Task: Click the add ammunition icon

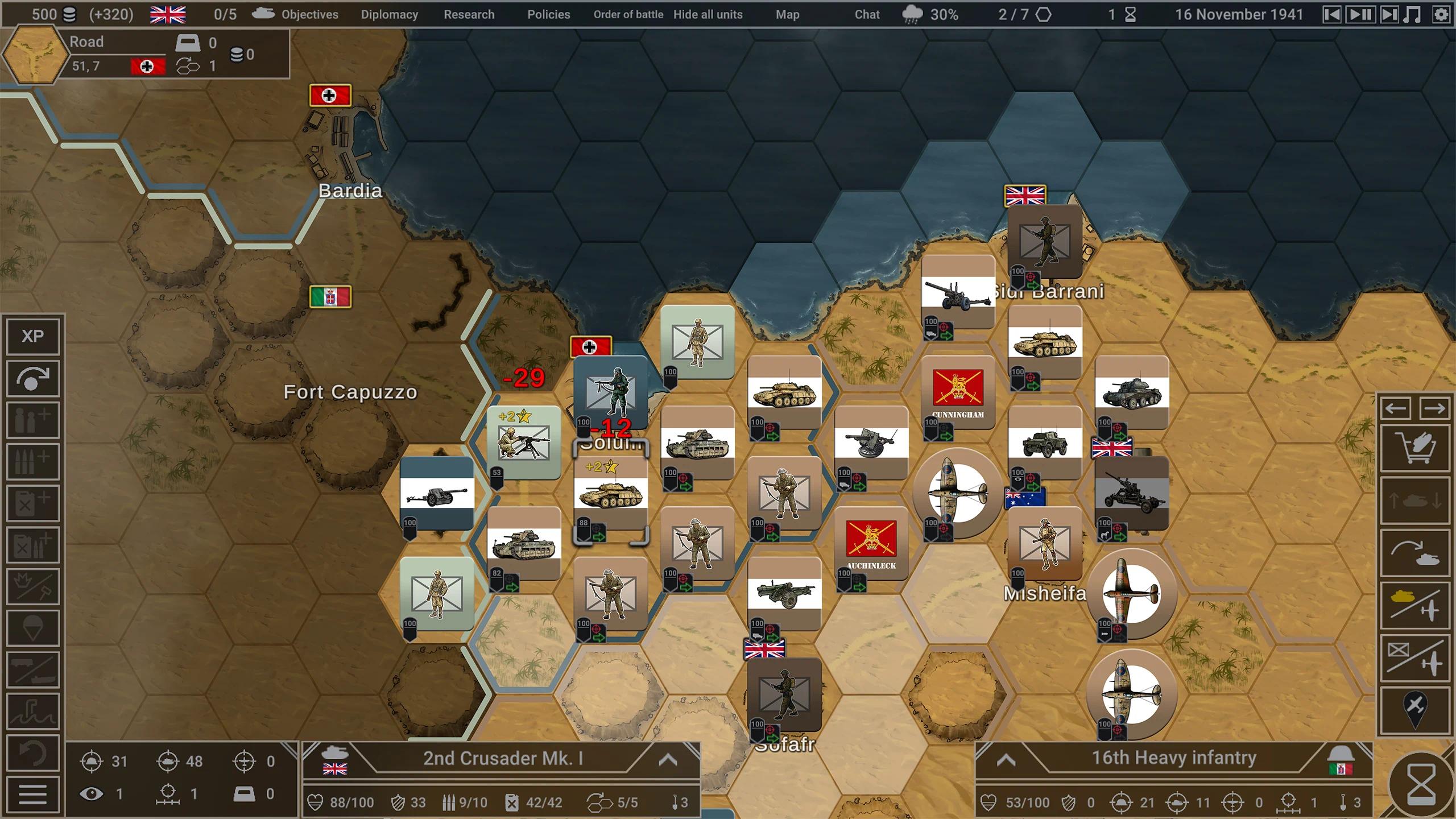Action: (32, 461)
